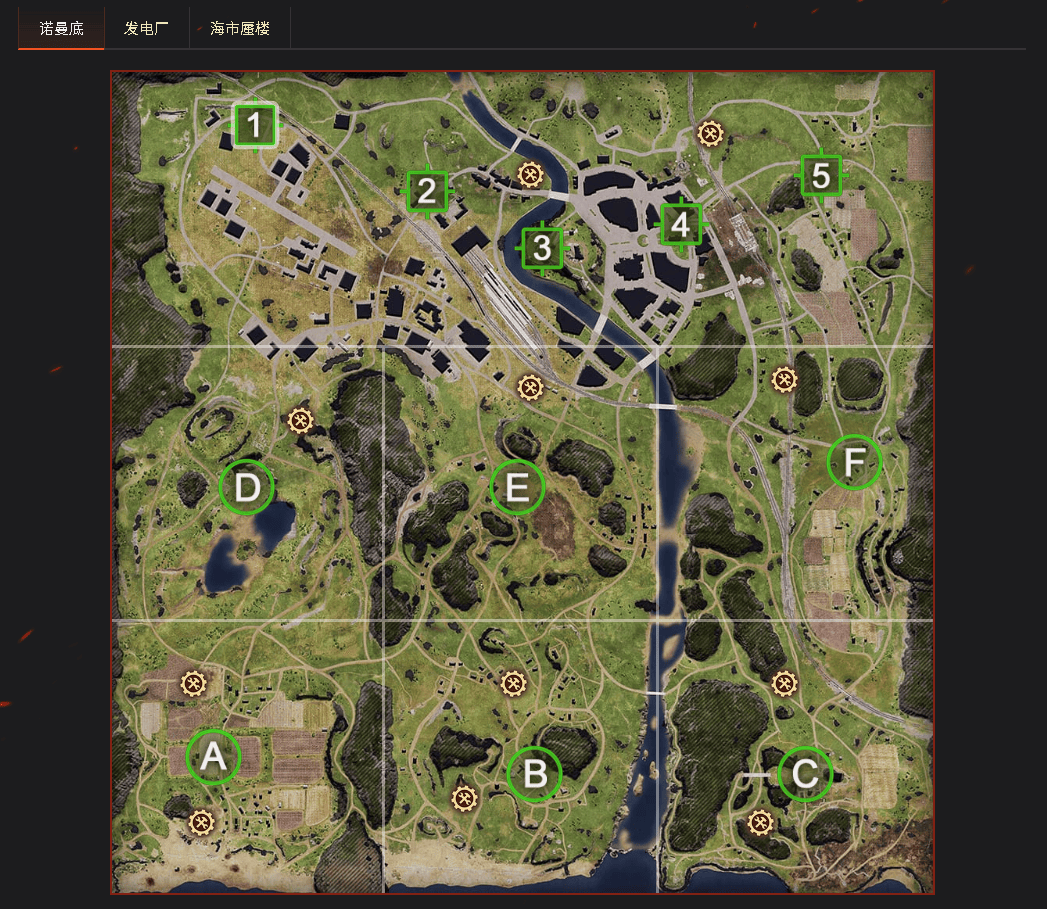The image size is (1047, 909).
Task: Click circle zone marker C
Action: tap(805, 773)
